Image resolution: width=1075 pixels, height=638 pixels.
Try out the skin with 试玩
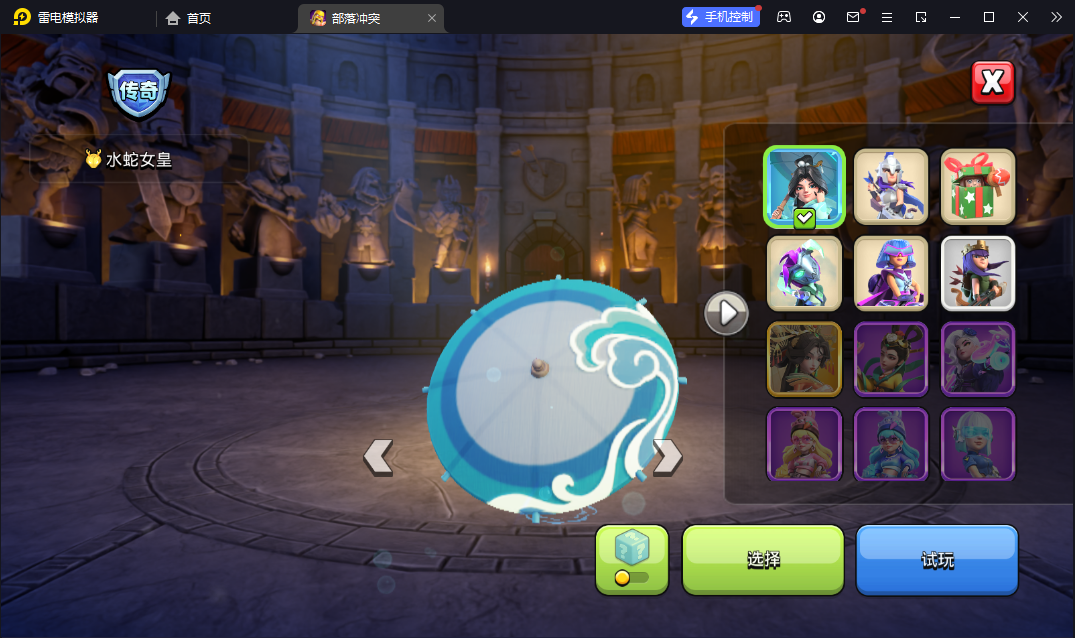click(937, 560)
